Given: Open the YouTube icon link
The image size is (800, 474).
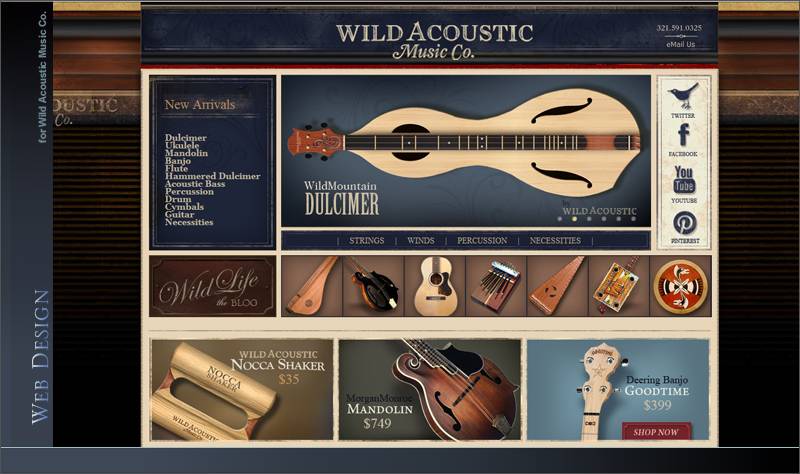Looking at the screenshot, I should (x=683, y=180).
